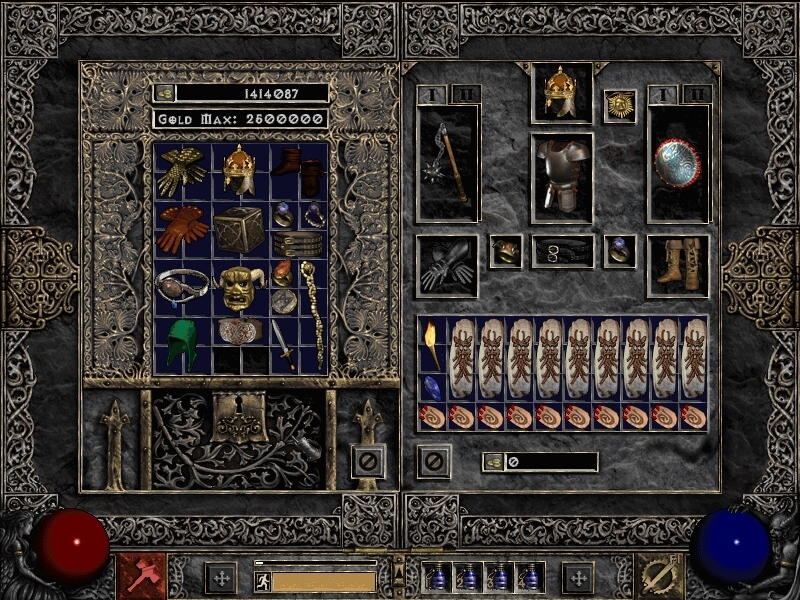
Task: Pick up the green cap in the stash
Action: [x=182, y=345]
